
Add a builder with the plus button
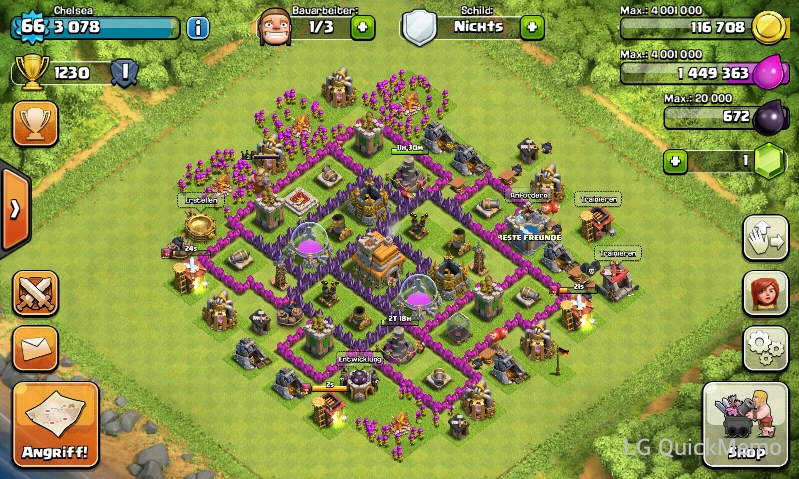point(364,27)
